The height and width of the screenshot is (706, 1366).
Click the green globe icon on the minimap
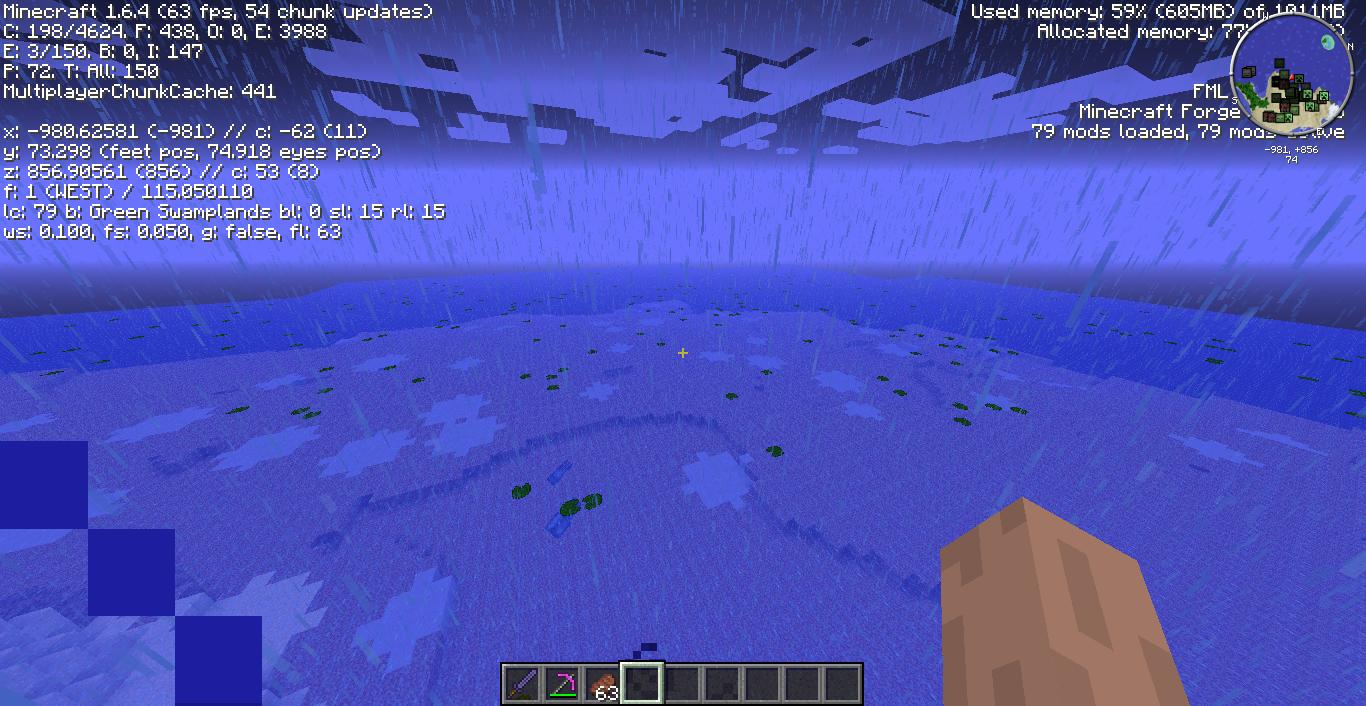[1329, 42]
